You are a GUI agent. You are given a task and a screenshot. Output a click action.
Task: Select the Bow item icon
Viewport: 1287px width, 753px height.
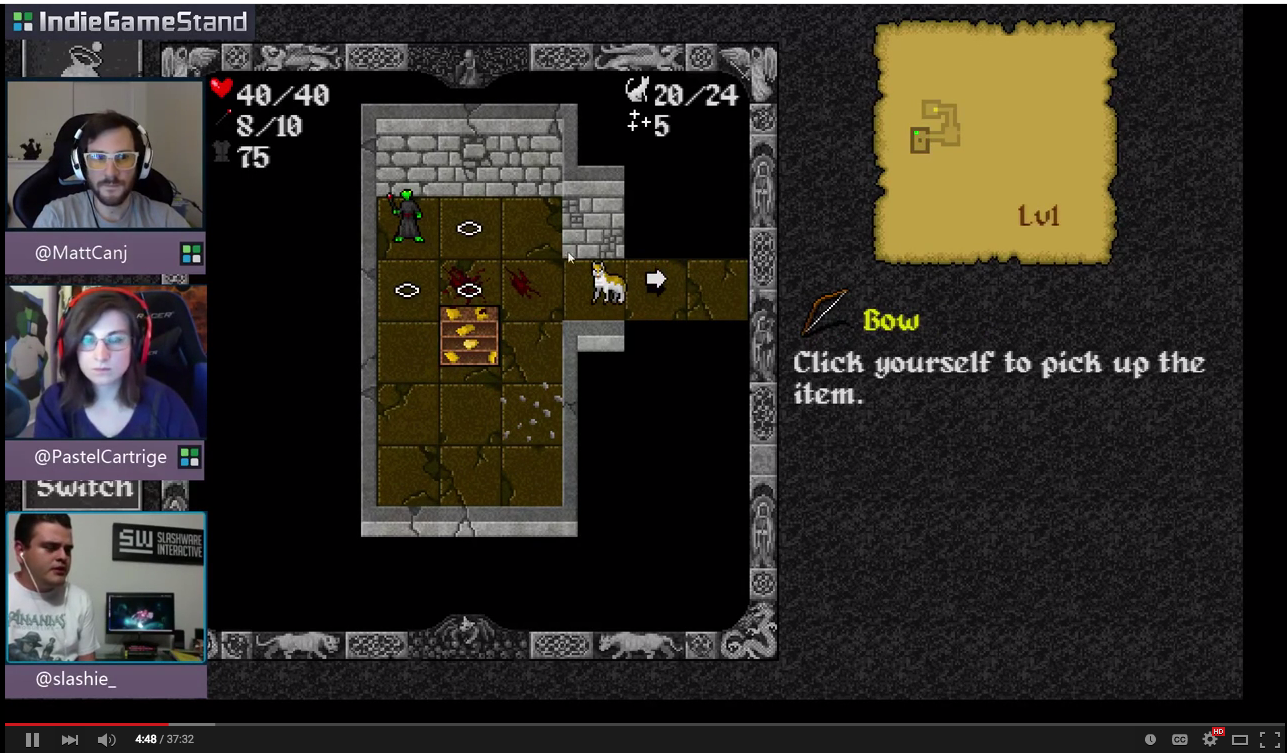pyautogui.click(x=825, y=314)
